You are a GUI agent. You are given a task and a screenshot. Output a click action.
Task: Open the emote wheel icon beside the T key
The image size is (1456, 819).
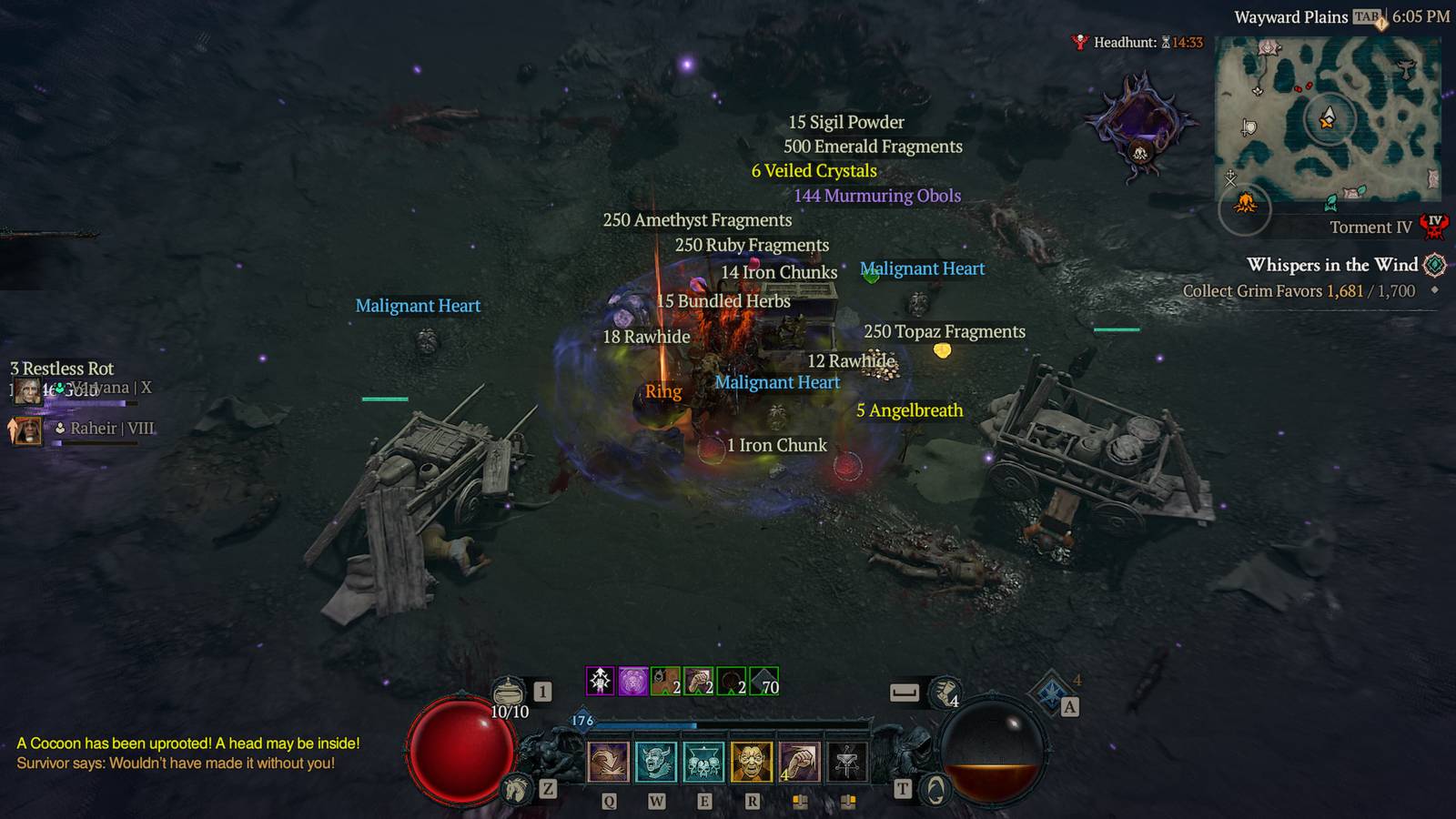tap(935, 788)
